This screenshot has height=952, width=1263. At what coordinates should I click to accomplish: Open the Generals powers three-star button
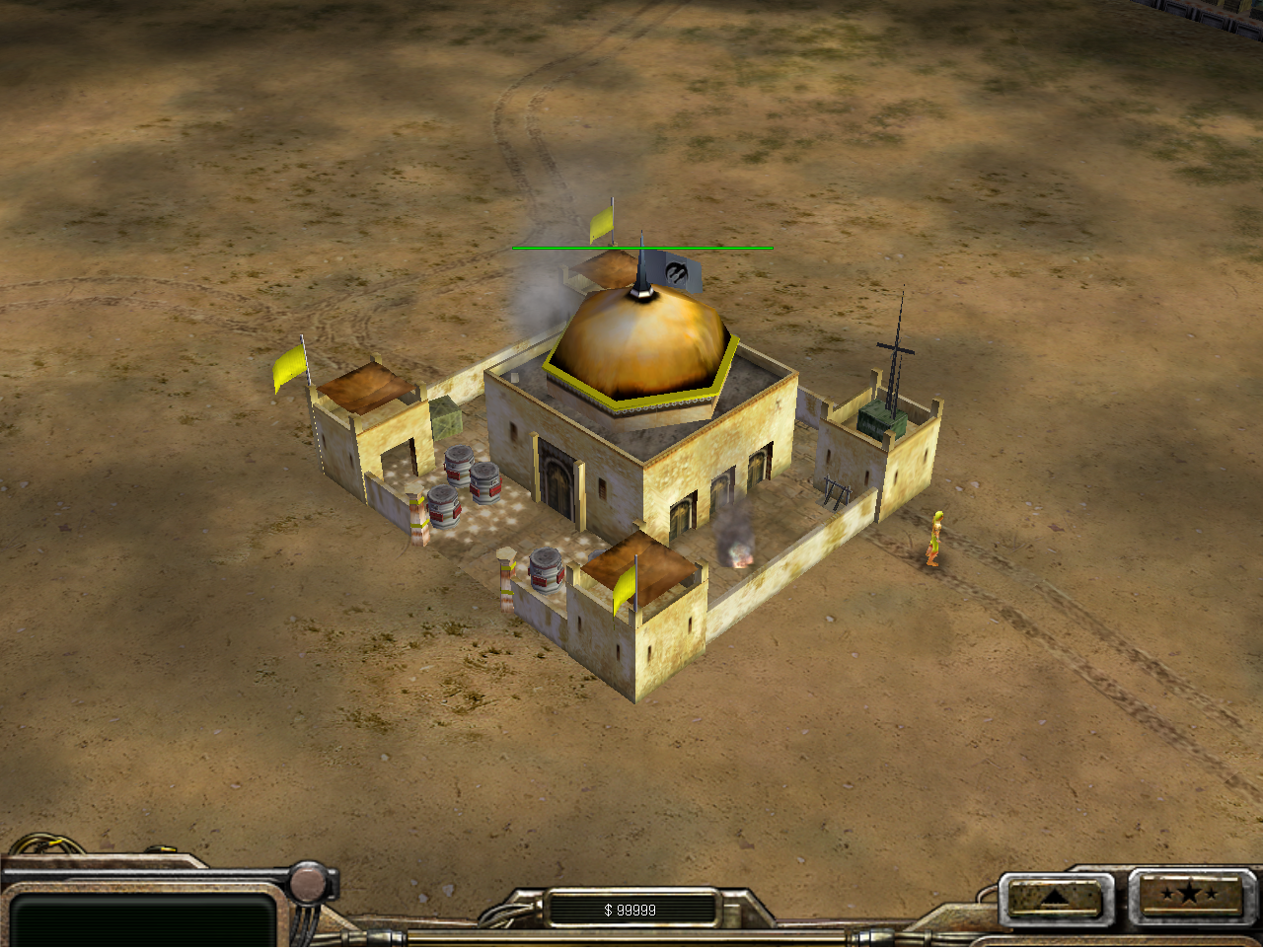1189,896
